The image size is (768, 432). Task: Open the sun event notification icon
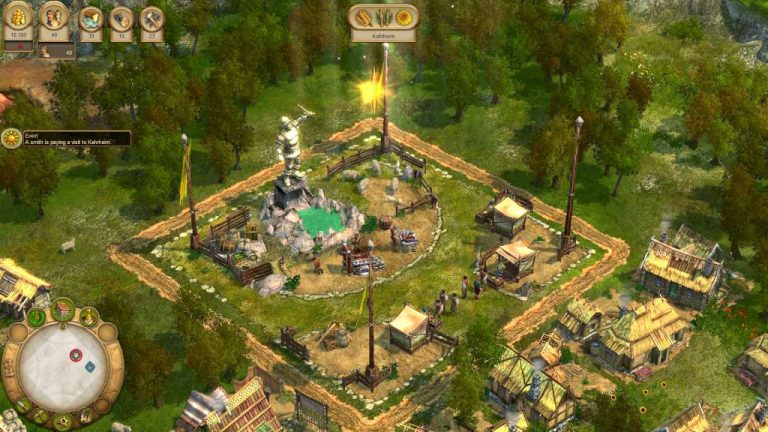(x=11, y=139)
